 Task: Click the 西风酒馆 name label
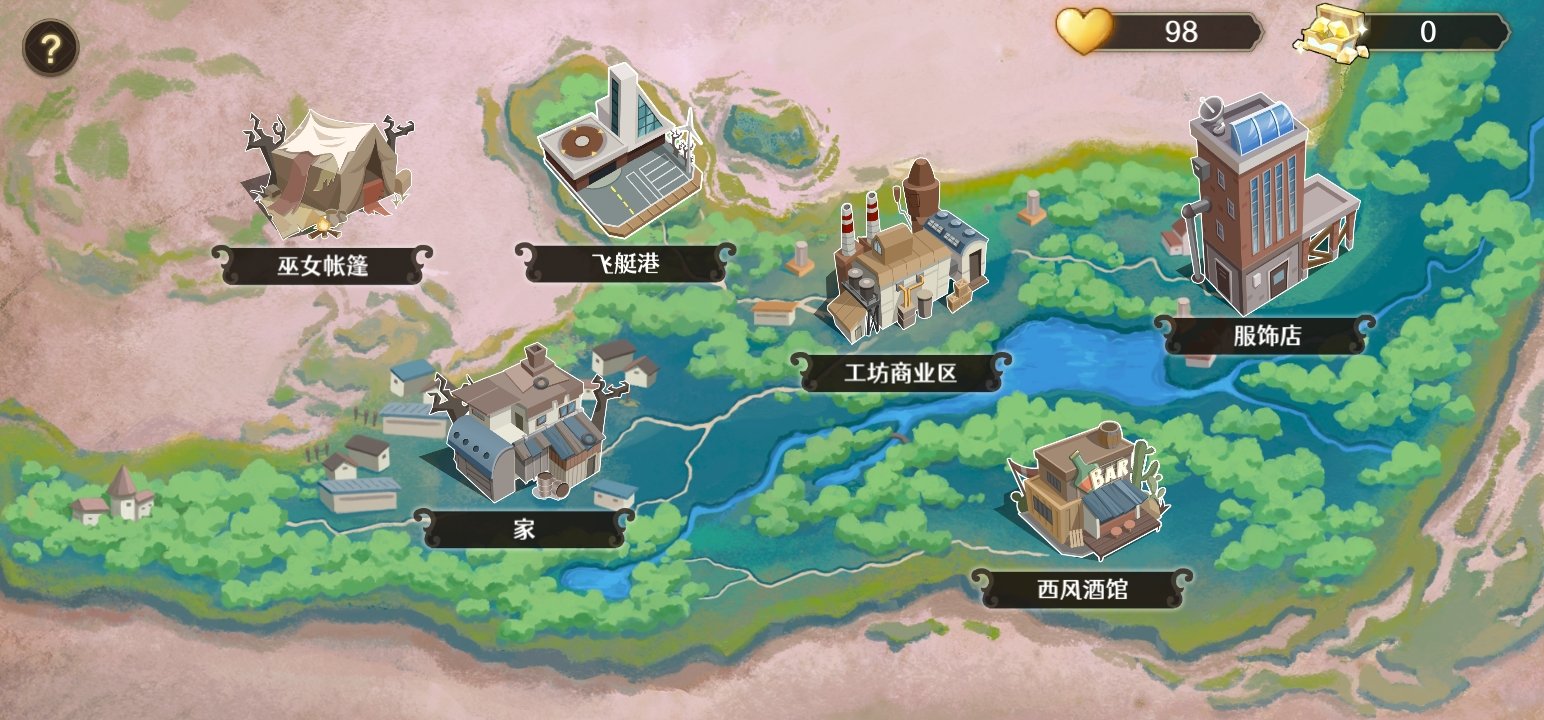[1084, 590]
